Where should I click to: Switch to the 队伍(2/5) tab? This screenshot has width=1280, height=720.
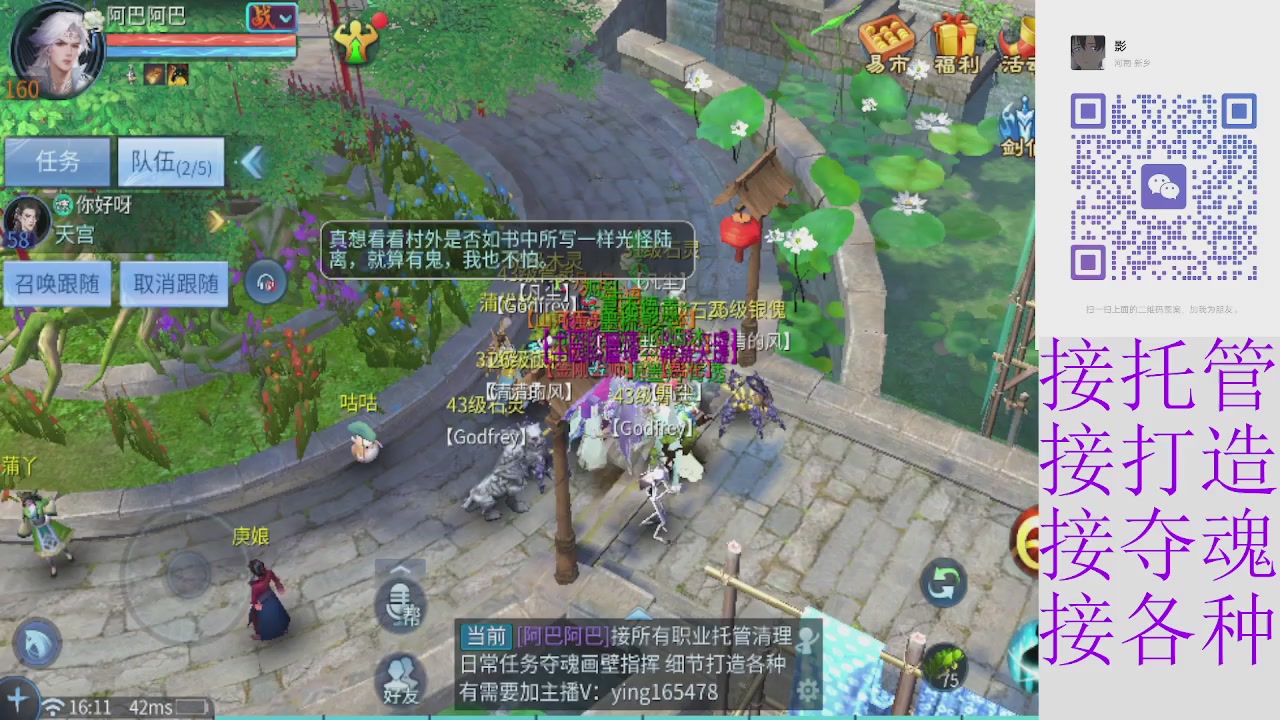pos(170,160)
